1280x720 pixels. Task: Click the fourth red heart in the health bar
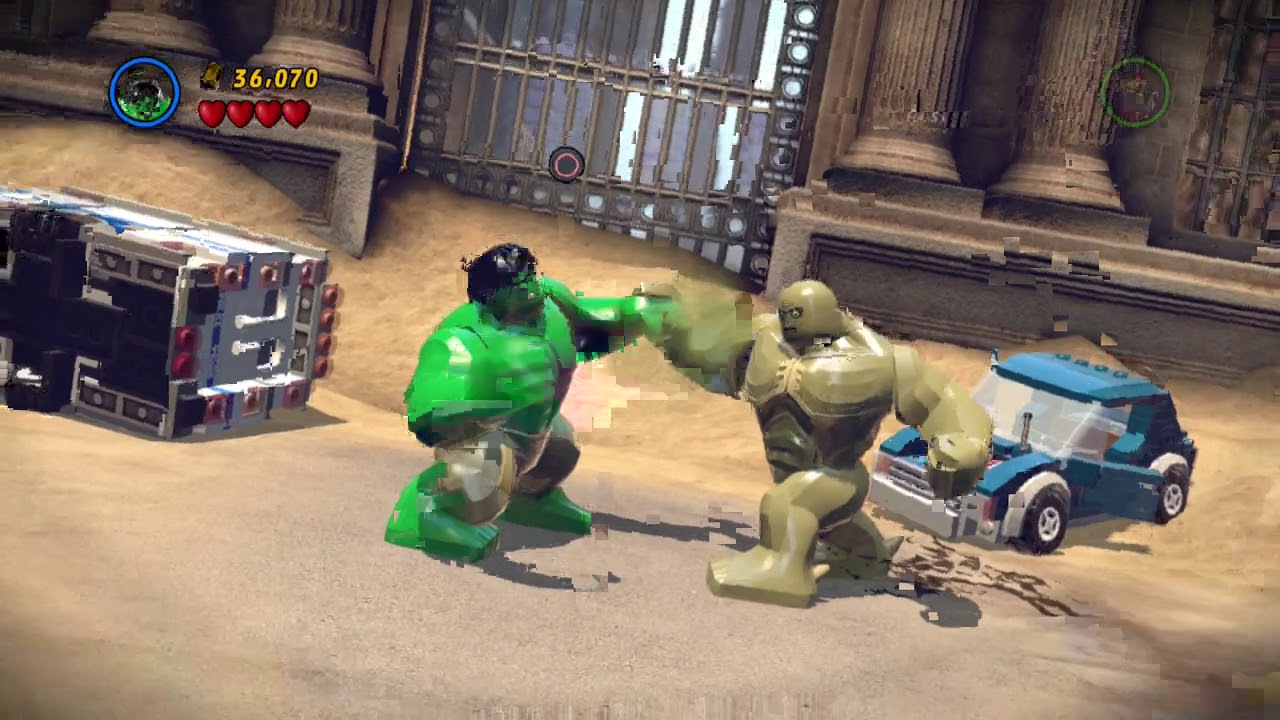coord(295,113)
